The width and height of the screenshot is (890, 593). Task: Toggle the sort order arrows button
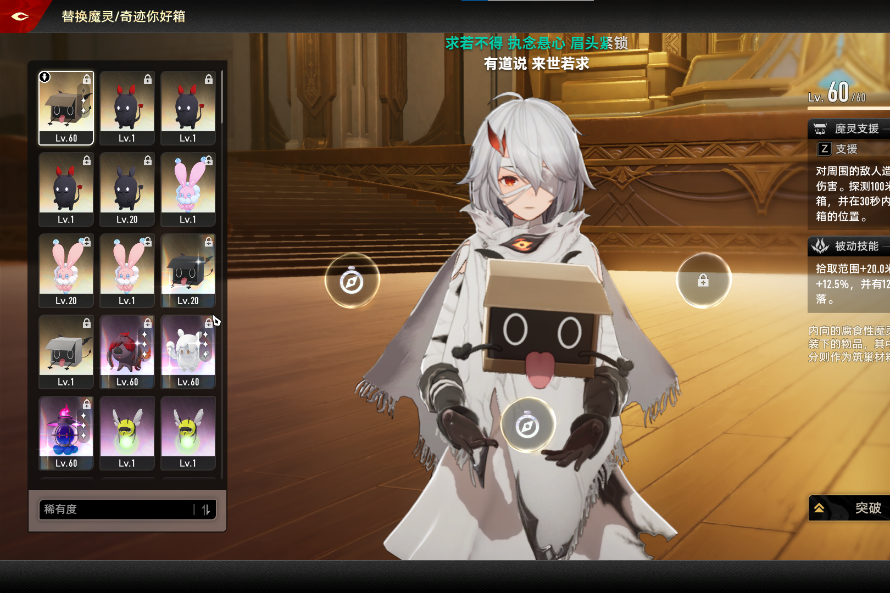206,510
